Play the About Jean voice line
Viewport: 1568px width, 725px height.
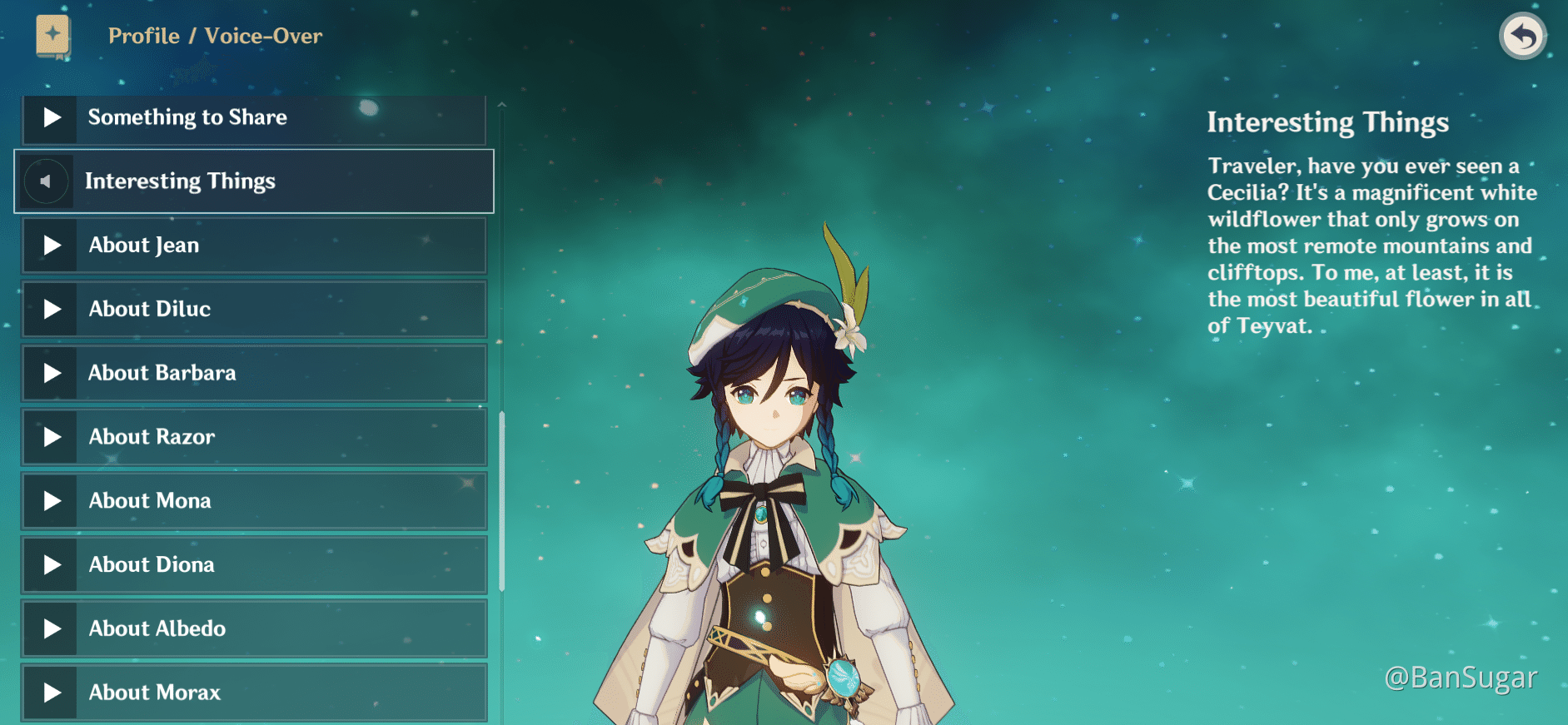pyautogui.click(x=52, y=245)
